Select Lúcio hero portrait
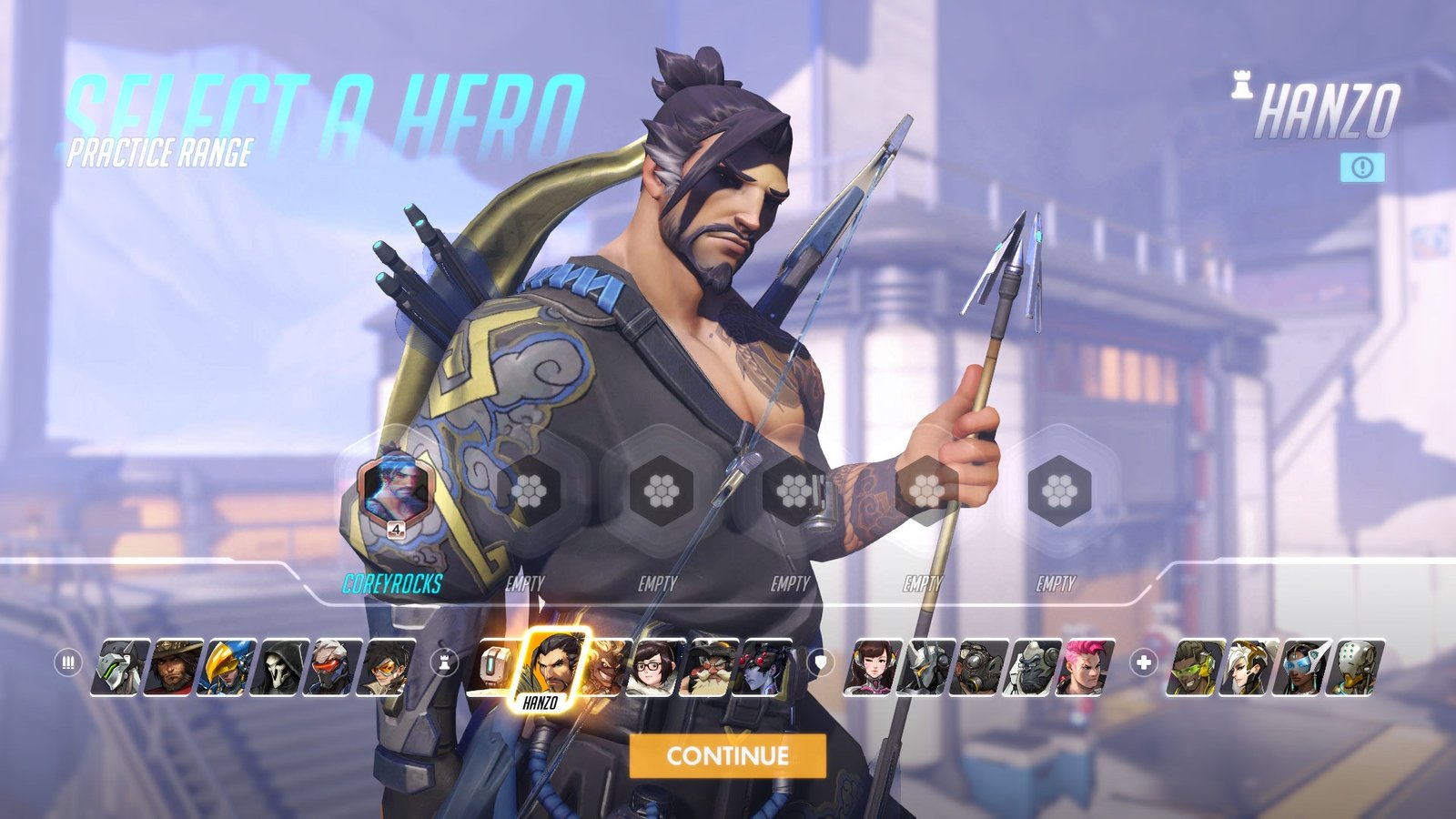 (1194, 667)
